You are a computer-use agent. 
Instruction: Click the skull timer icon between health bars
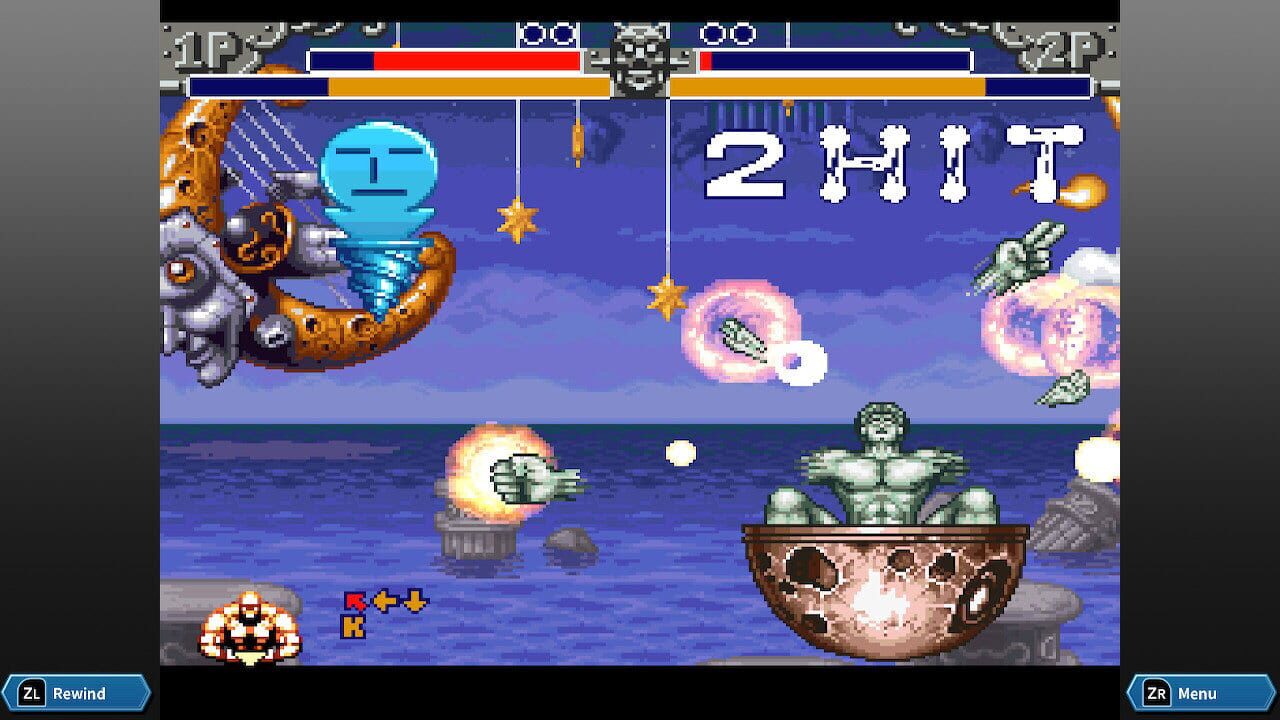640,60
